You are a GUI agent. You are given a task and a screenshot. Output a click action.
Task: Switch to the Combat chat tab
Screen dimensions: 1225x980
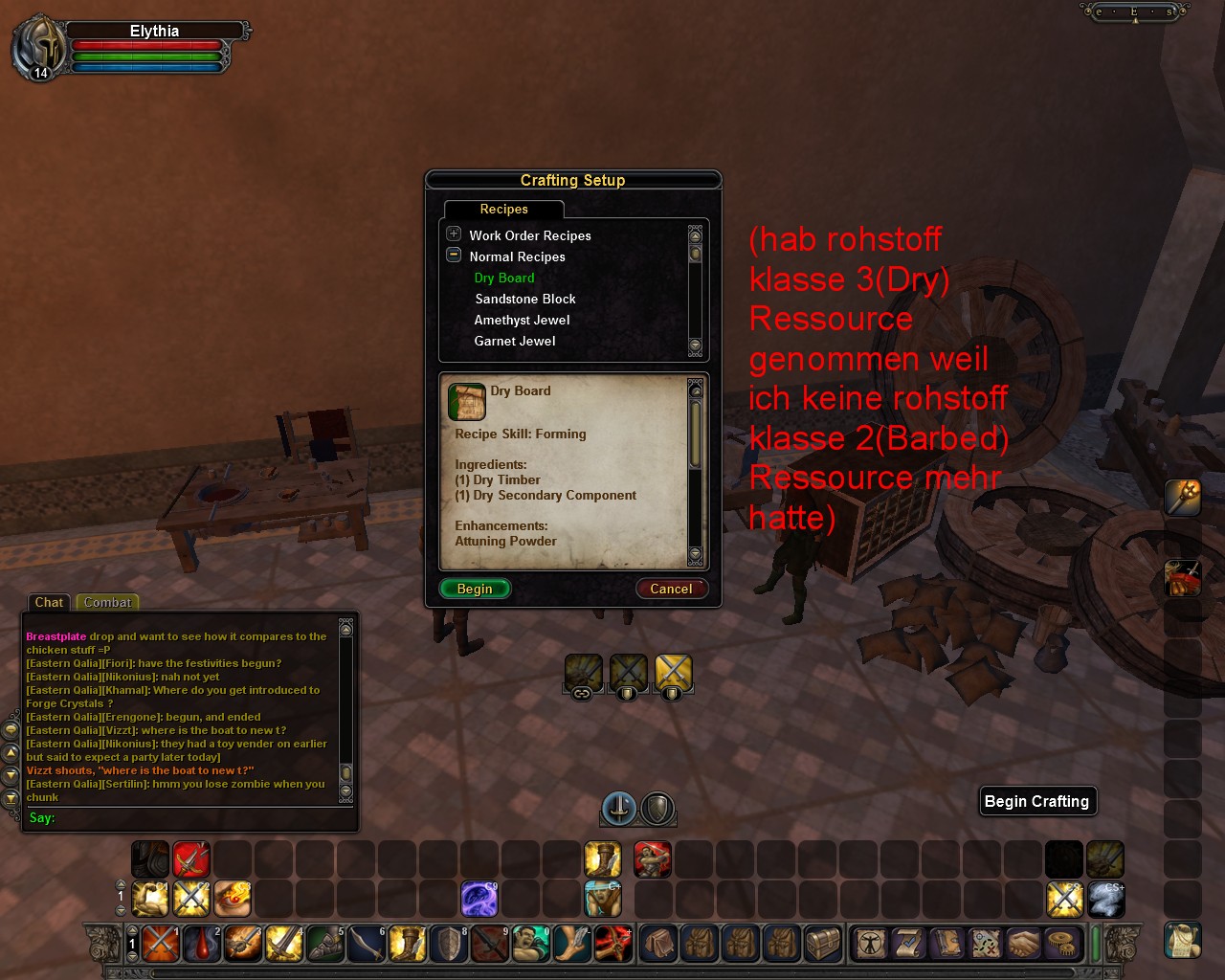tap(107, 602)
